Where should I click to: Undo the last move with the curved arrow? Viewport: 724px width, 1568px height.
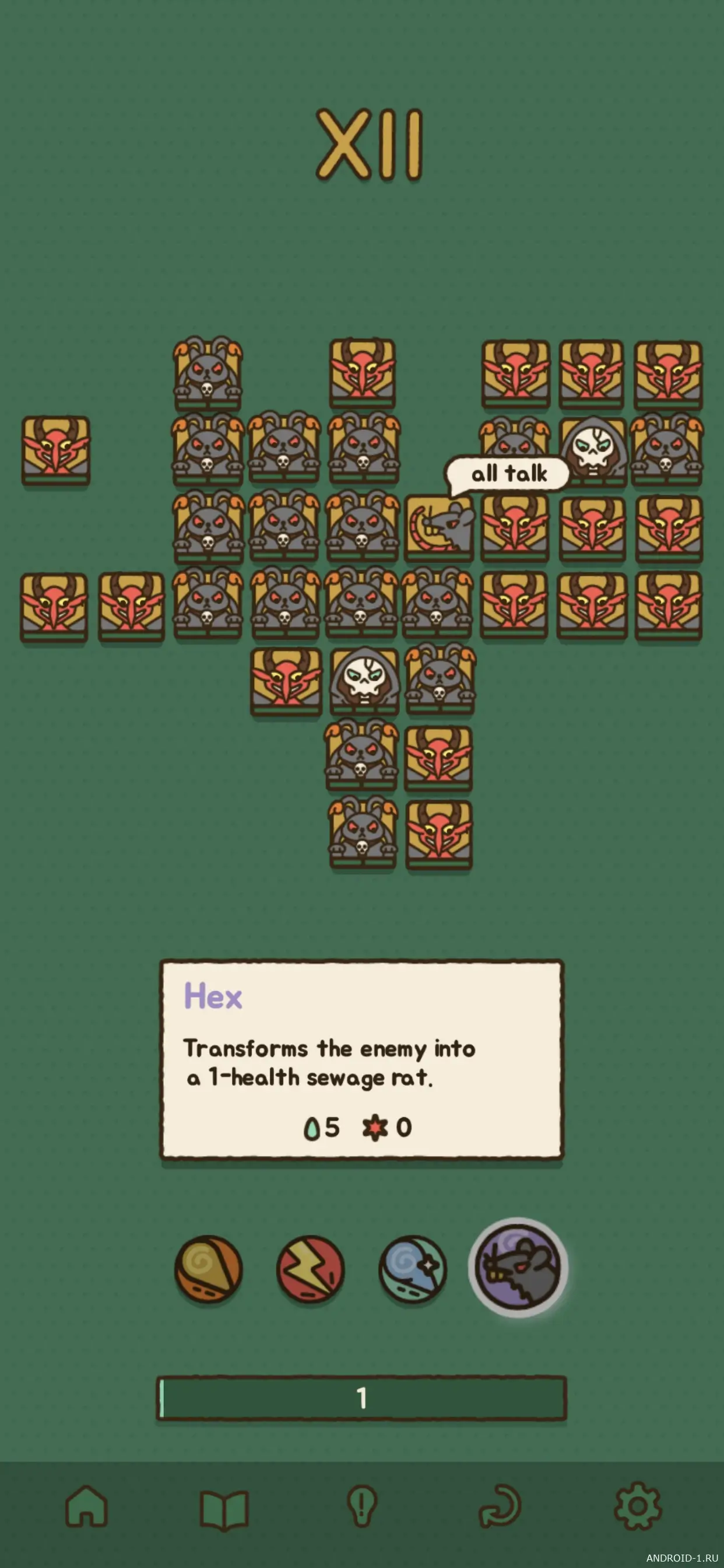[x=501, y=1507]
